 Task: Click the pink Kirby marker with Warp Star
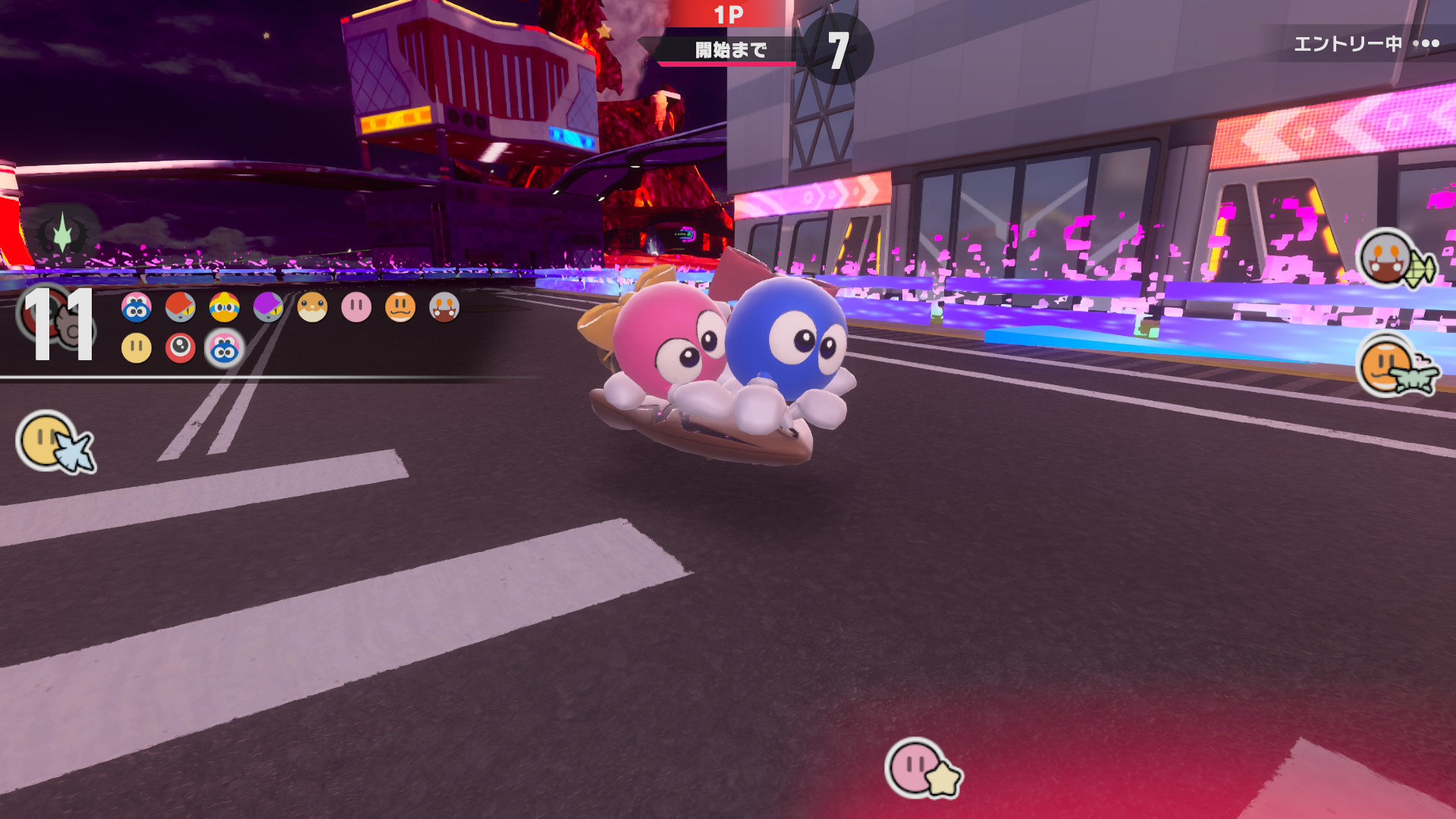[x=920, y=768]
